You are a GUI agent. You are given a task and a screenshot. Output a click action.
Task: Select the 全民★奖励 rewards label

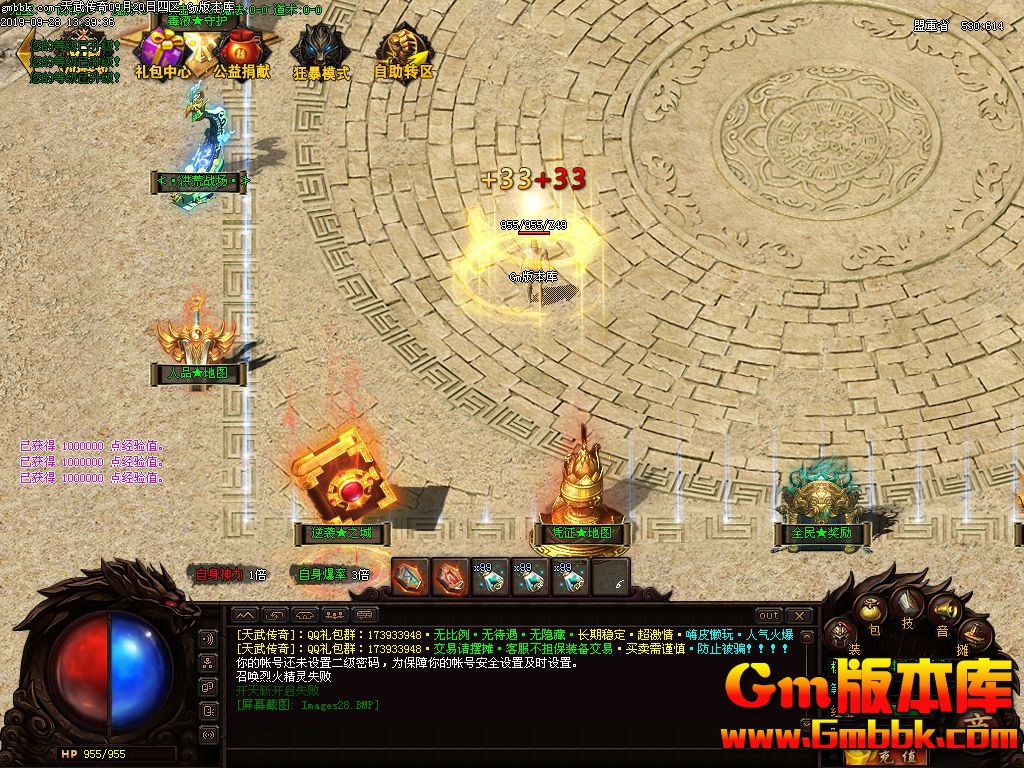click(822, 533)
